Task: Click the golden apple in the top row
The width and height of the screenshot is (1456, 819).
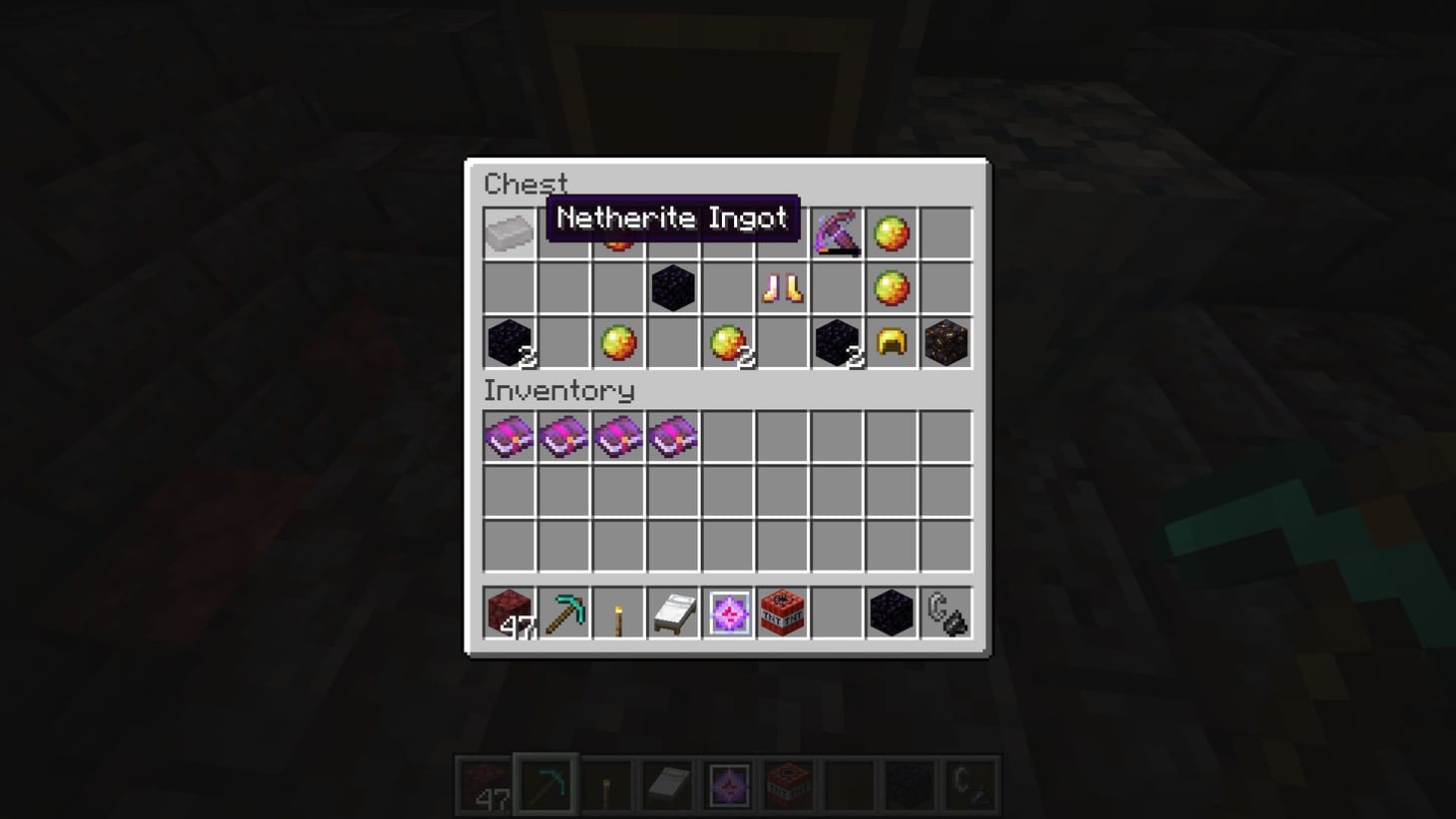Action: tap(892, 231)
